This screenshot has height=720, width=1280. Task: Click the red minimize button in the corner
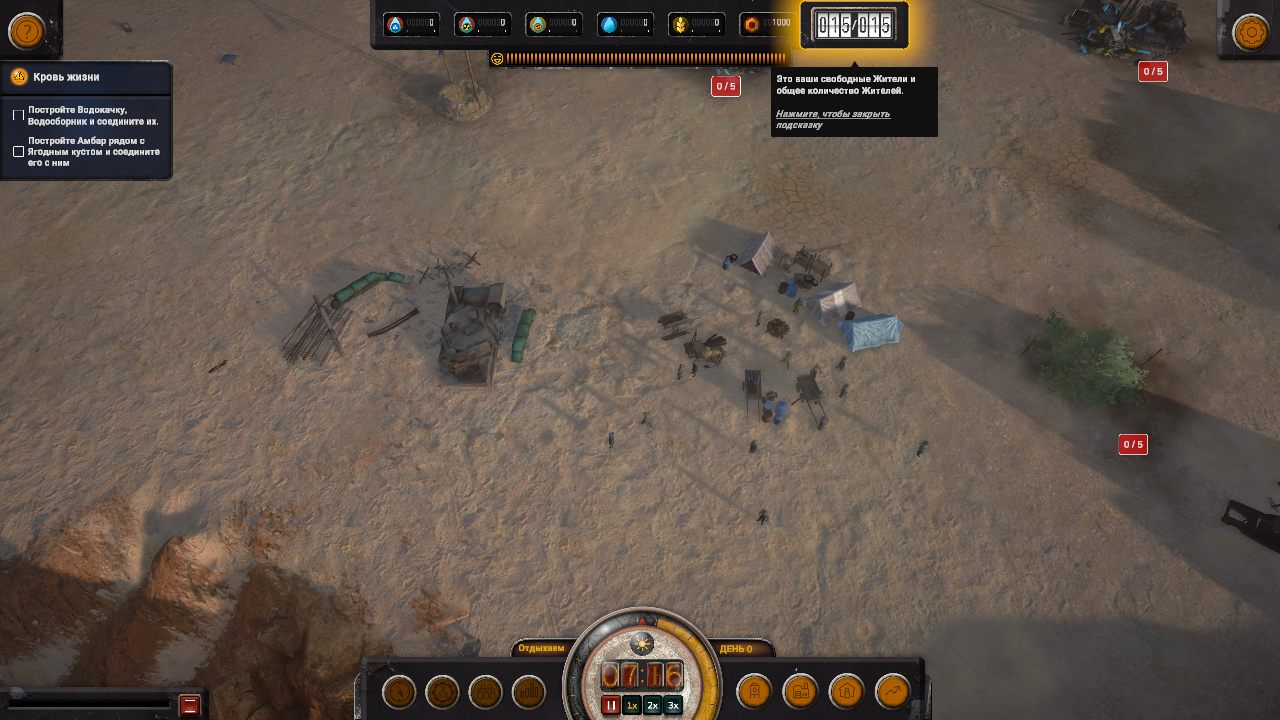189,705
